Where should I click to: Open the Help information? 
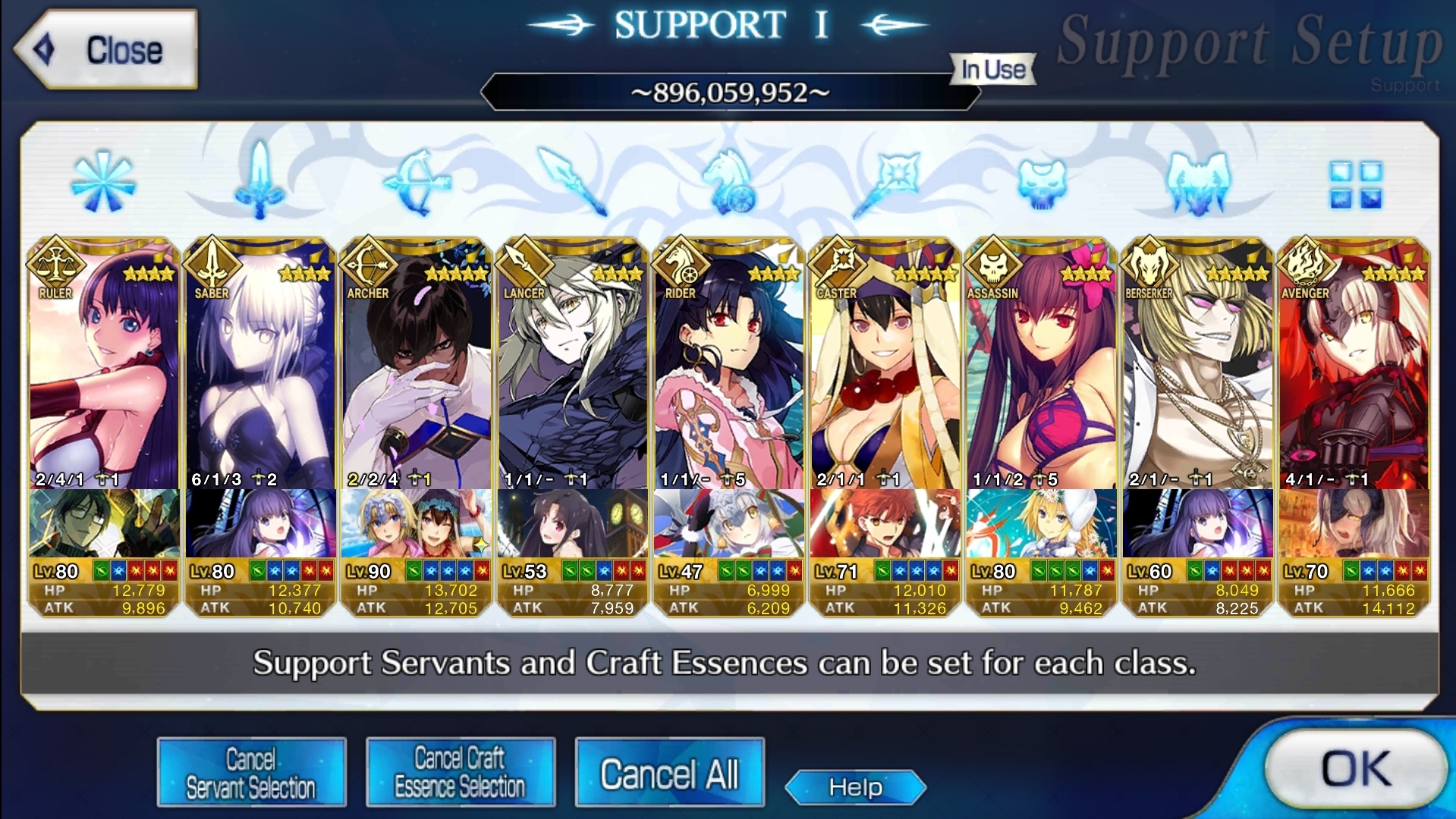[855, 787]
